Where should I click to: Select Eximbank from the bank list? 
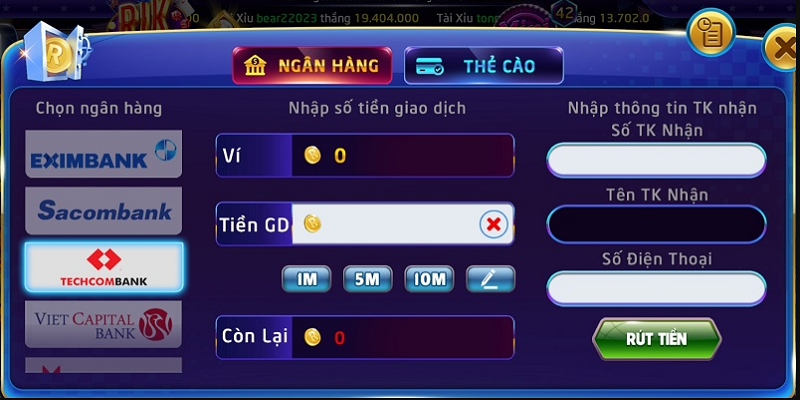104,155
